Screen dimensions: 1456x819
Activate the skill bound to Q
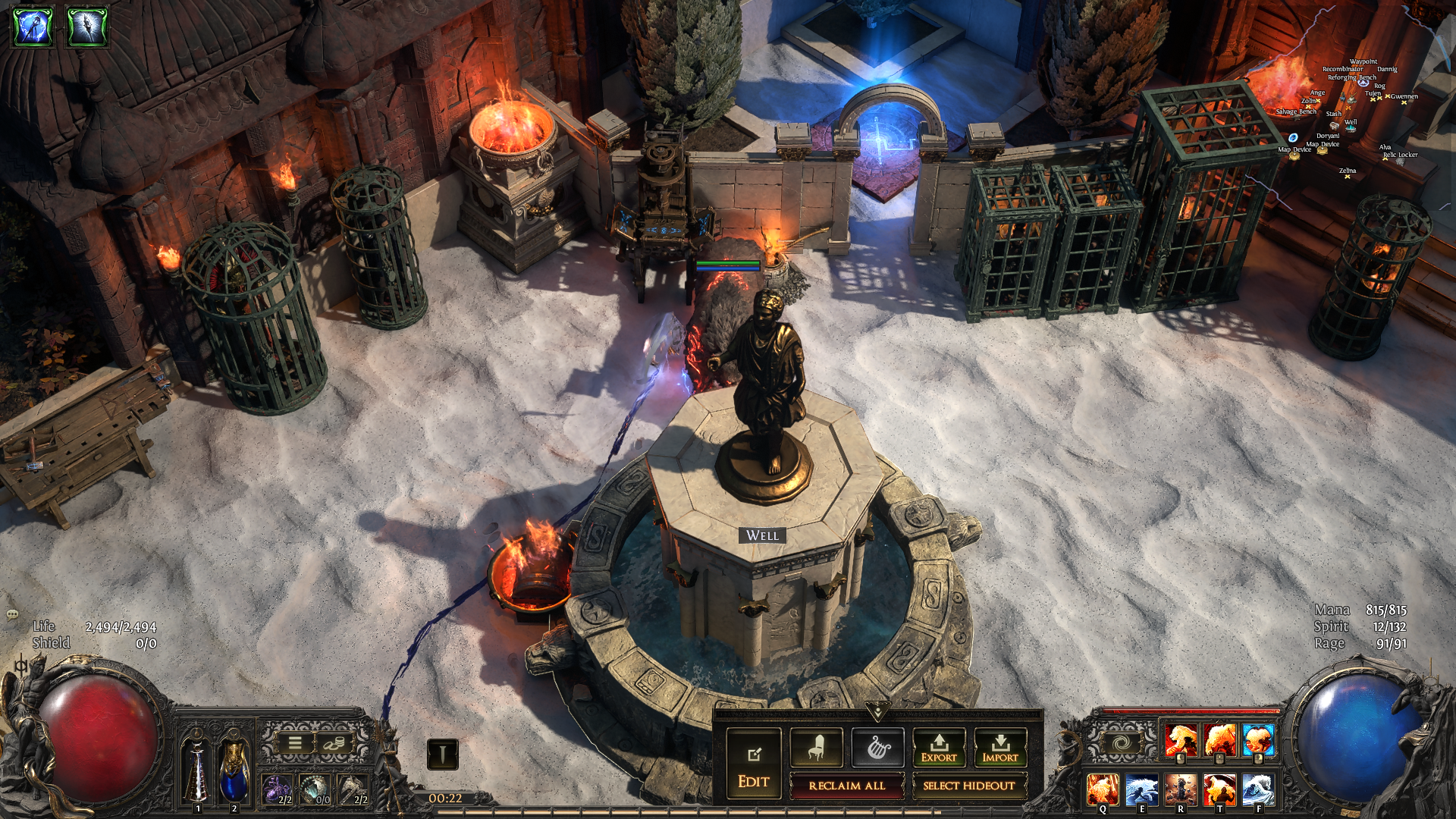coord(1102,789)
